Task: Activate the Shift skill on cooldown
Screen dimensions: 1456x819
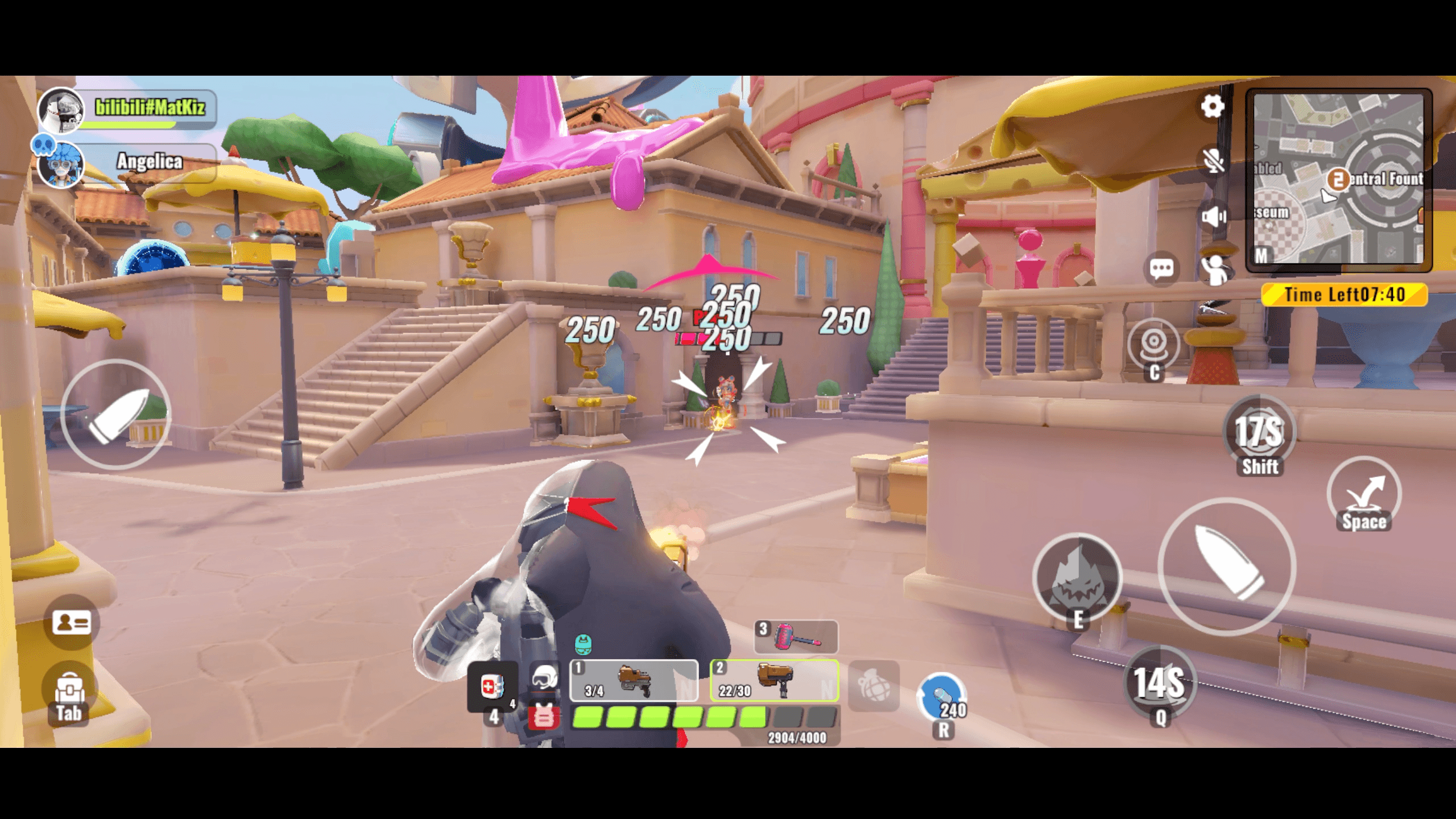Action: (1259, 432)
